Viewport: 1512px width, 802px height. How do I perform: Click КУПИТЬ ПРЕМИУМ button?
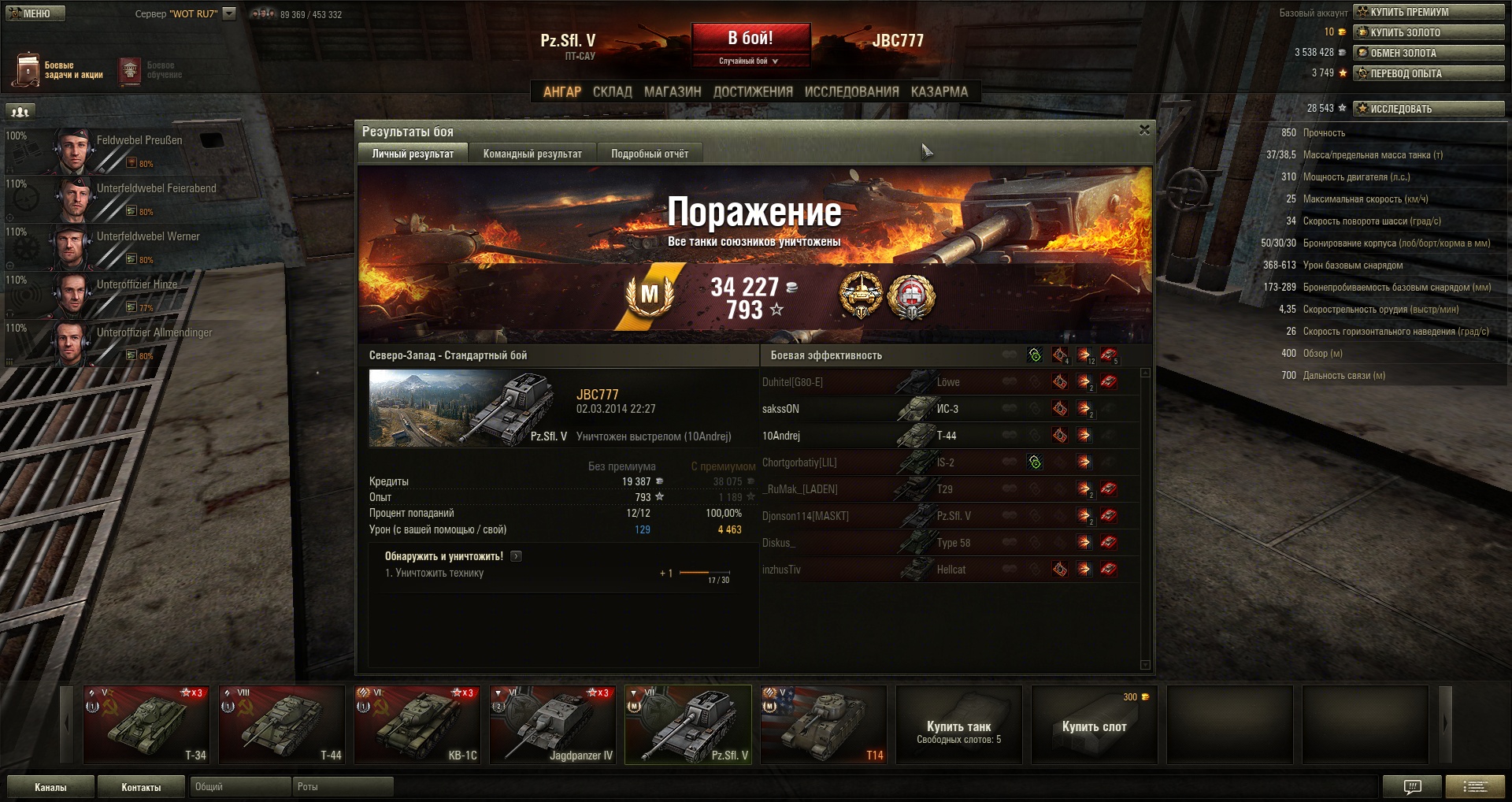pyautogui.click(x=1429, y=12)
